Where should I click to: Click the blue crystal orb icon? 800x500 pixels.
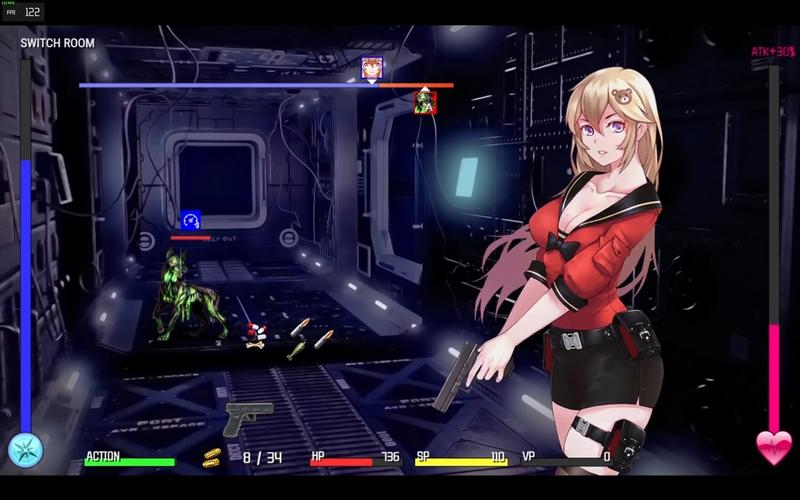(25, 450)
